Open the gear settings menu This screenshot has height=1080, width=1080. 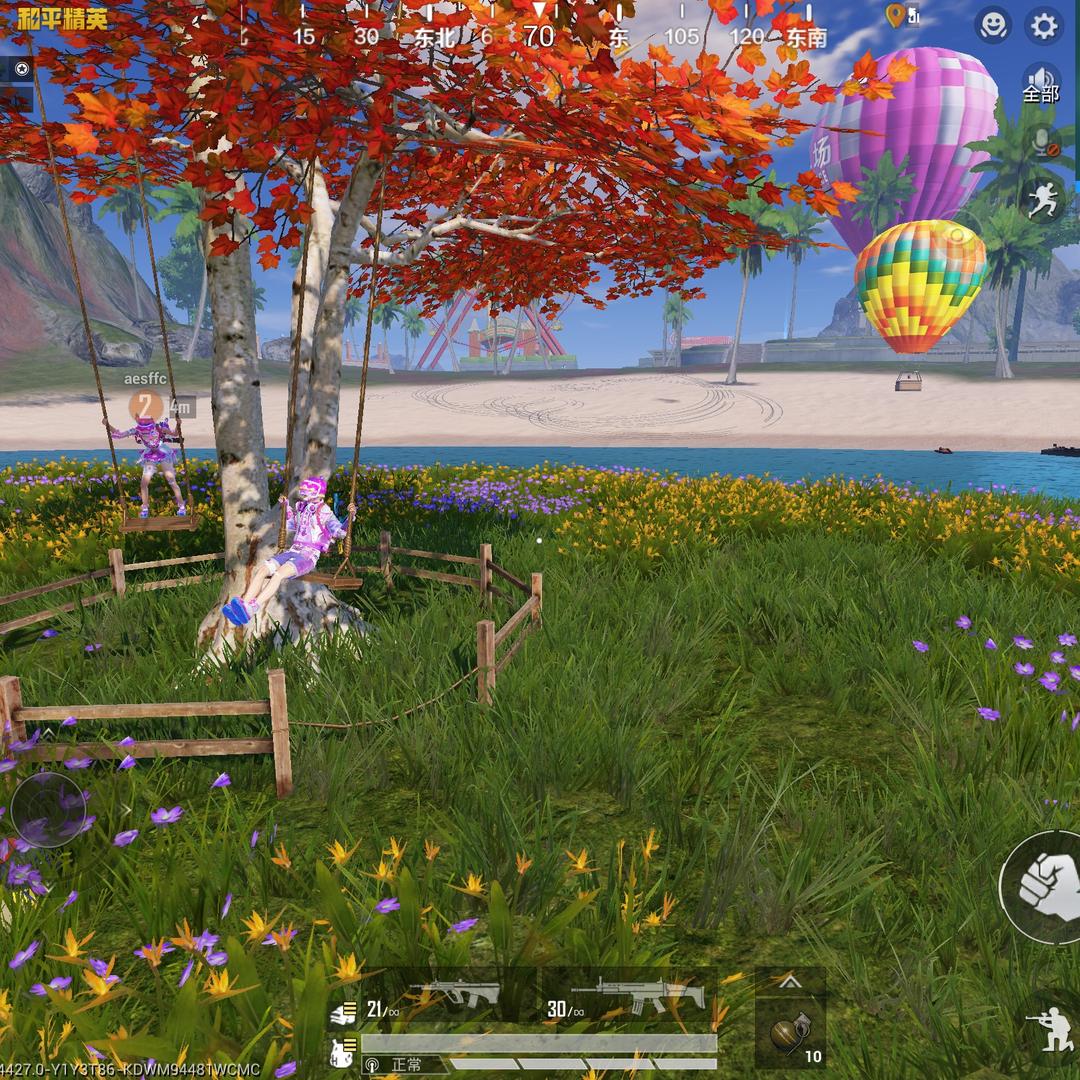(x=1044, y=25)
